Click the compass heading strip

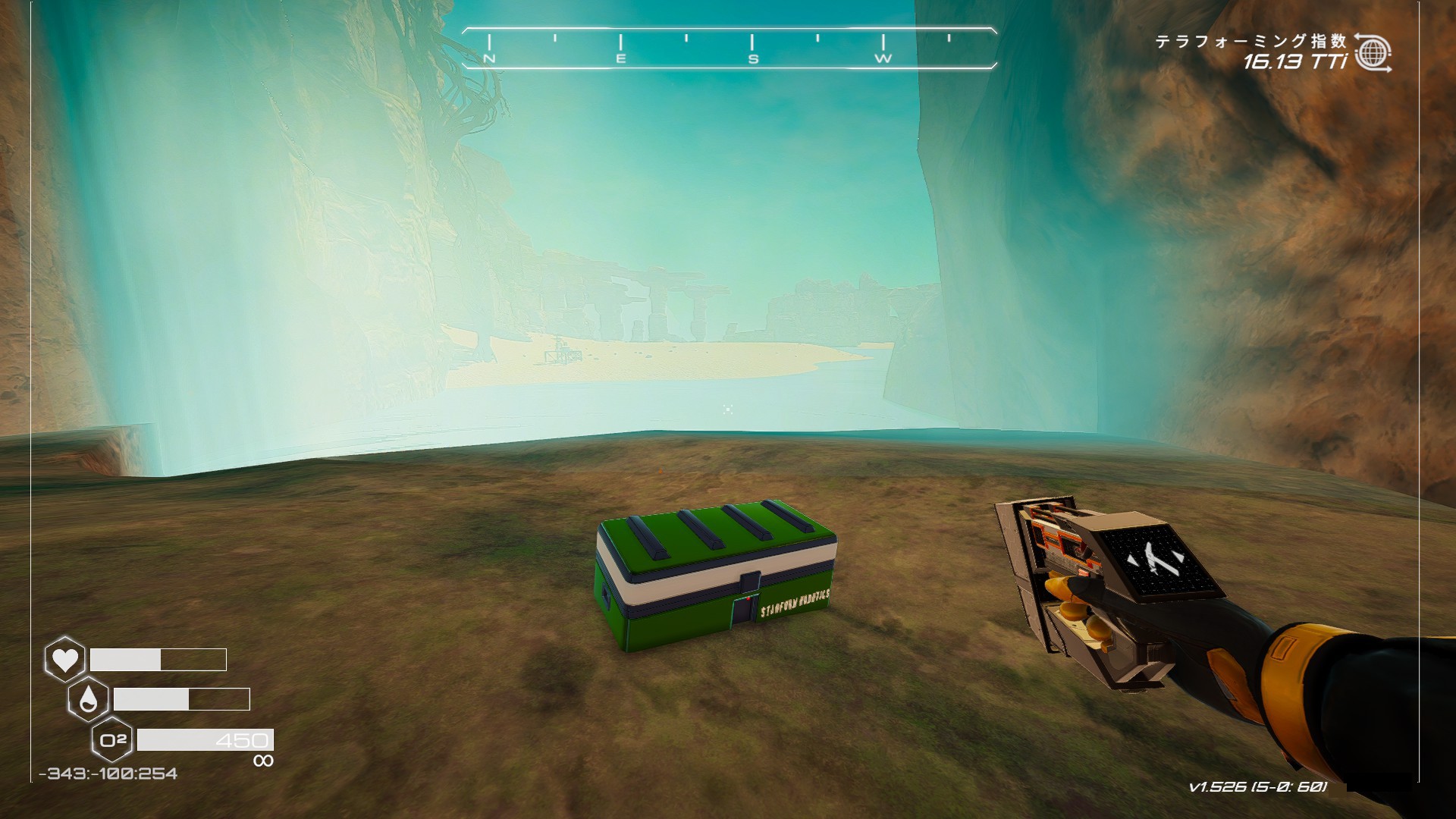click(x=728, y=49)
